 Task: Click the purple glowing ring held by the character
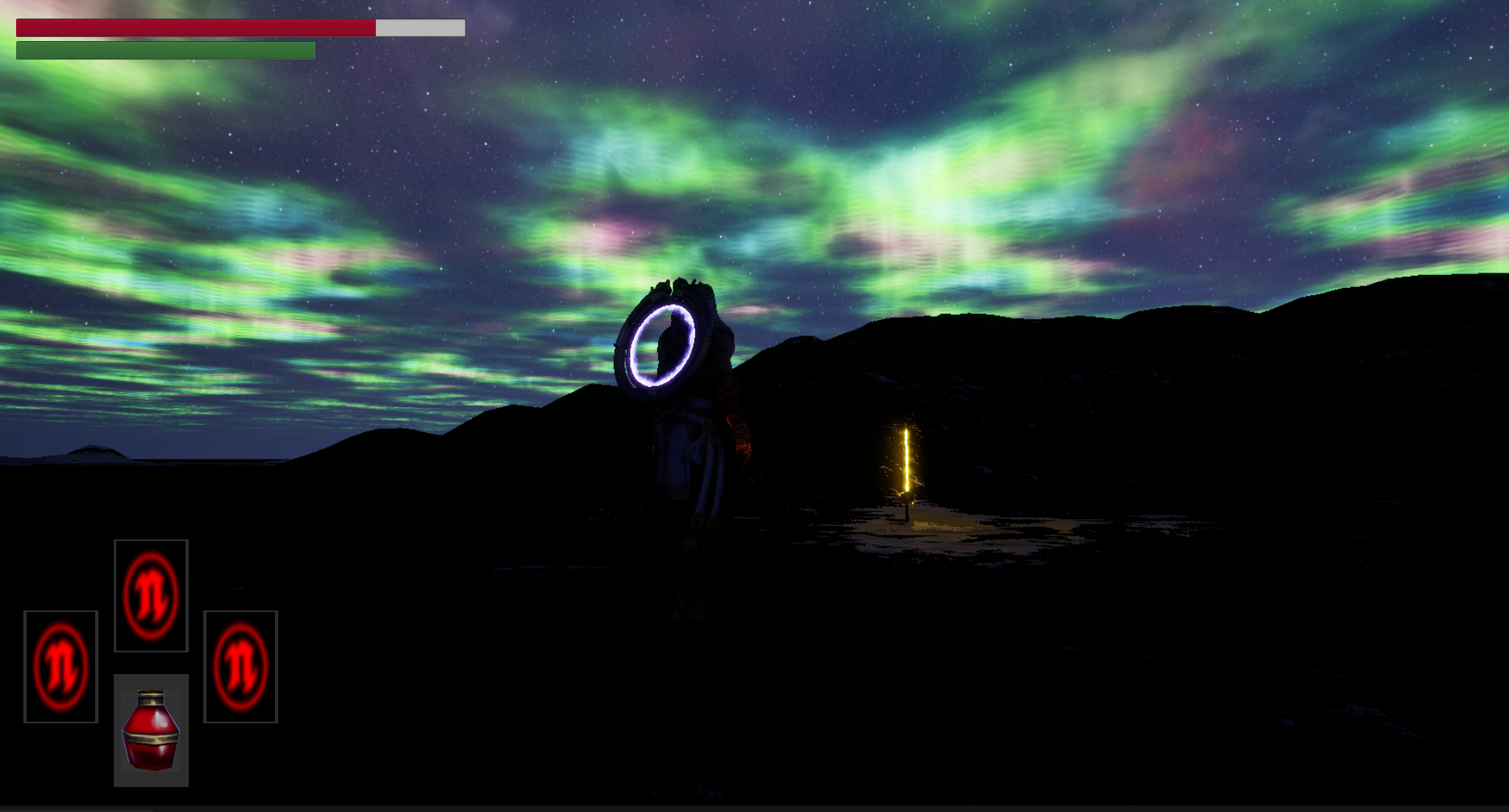point(663,347)
